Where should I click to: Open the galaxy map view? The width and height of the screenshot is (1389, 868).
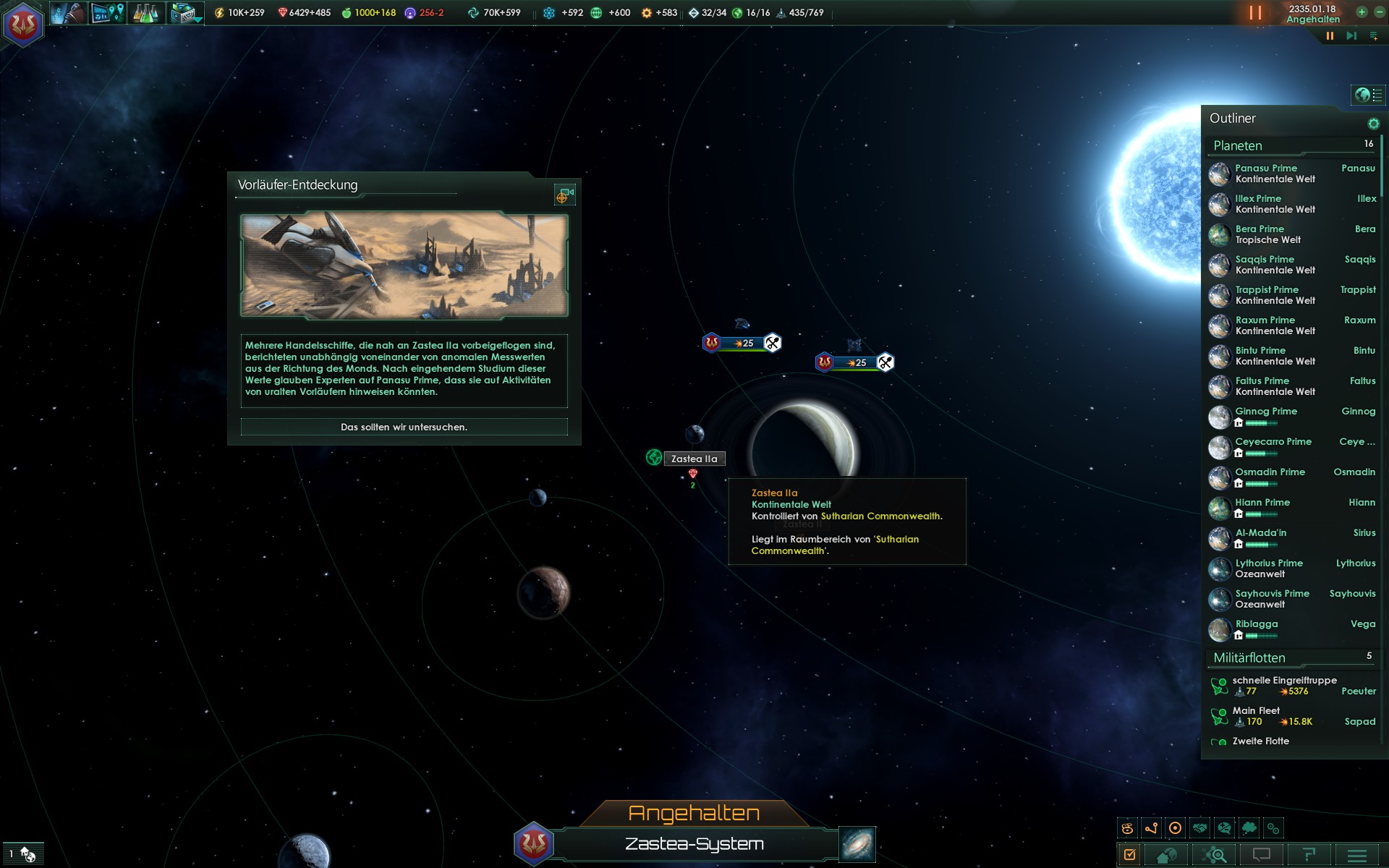click(857, 844)
